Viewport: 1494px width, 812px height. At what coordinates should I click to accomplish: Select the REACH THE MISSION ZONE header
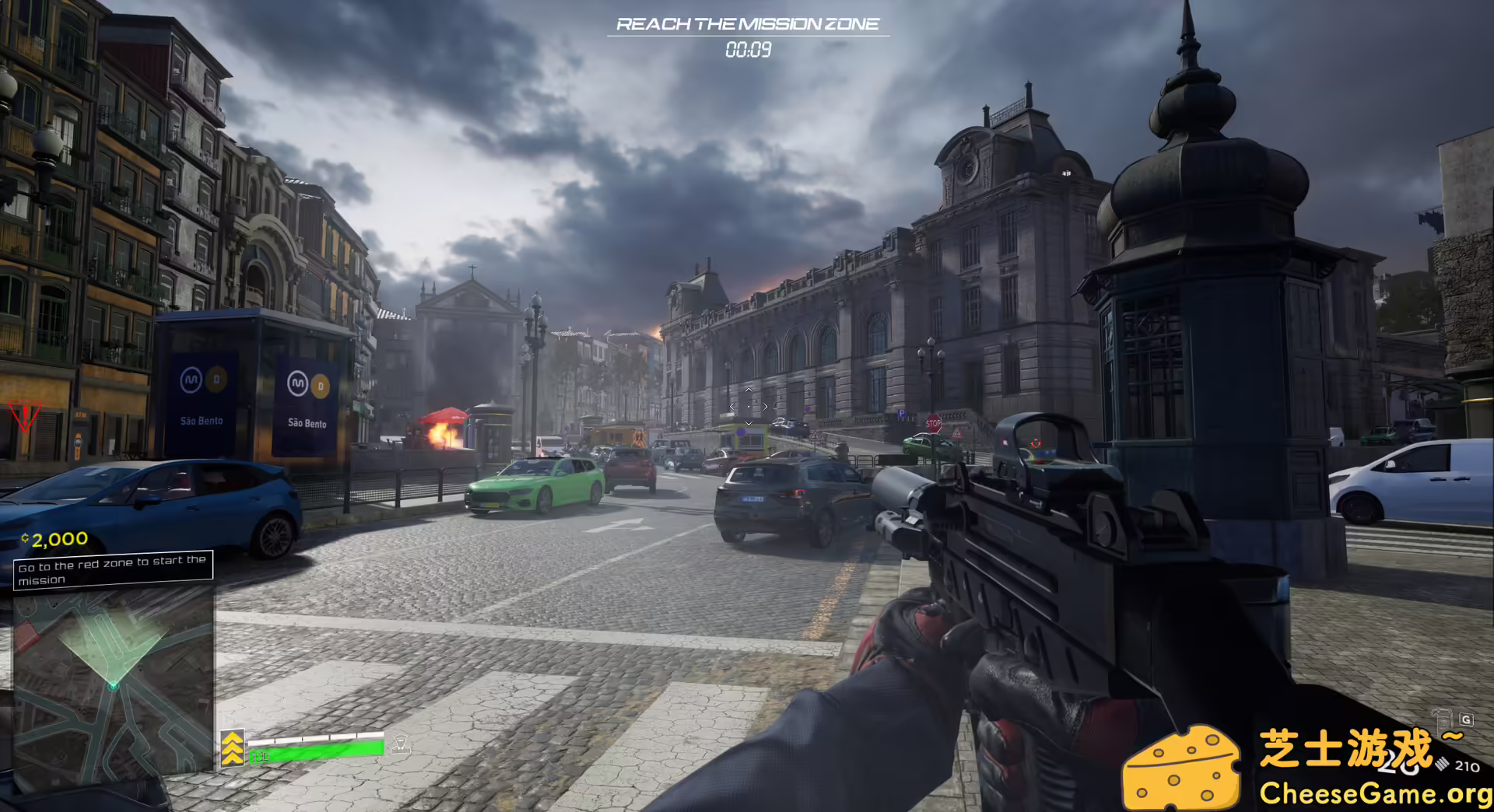coord(747,23)
